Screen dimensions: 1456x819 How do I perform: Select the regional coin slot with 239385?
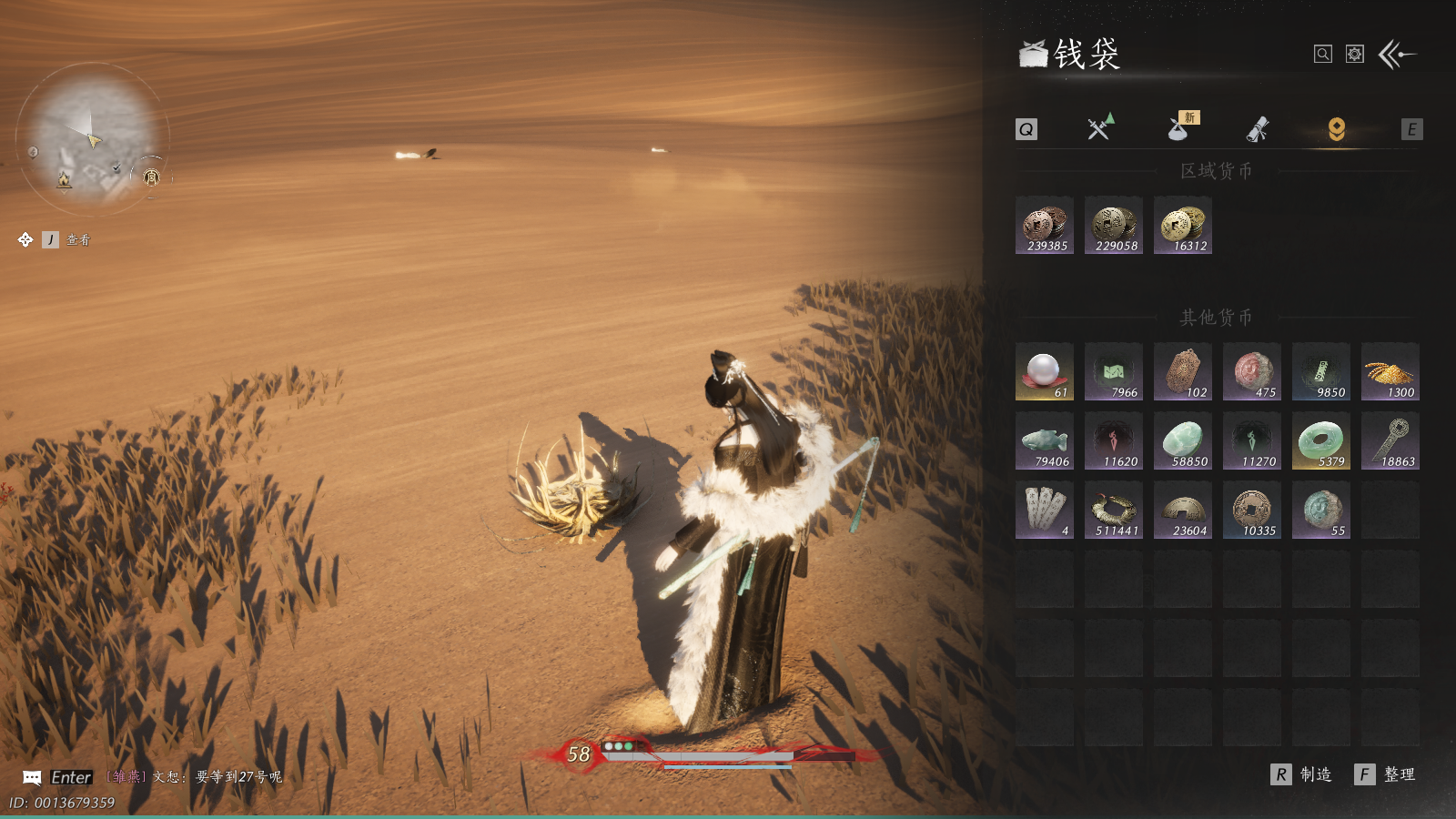click(x=1045, y=226)
